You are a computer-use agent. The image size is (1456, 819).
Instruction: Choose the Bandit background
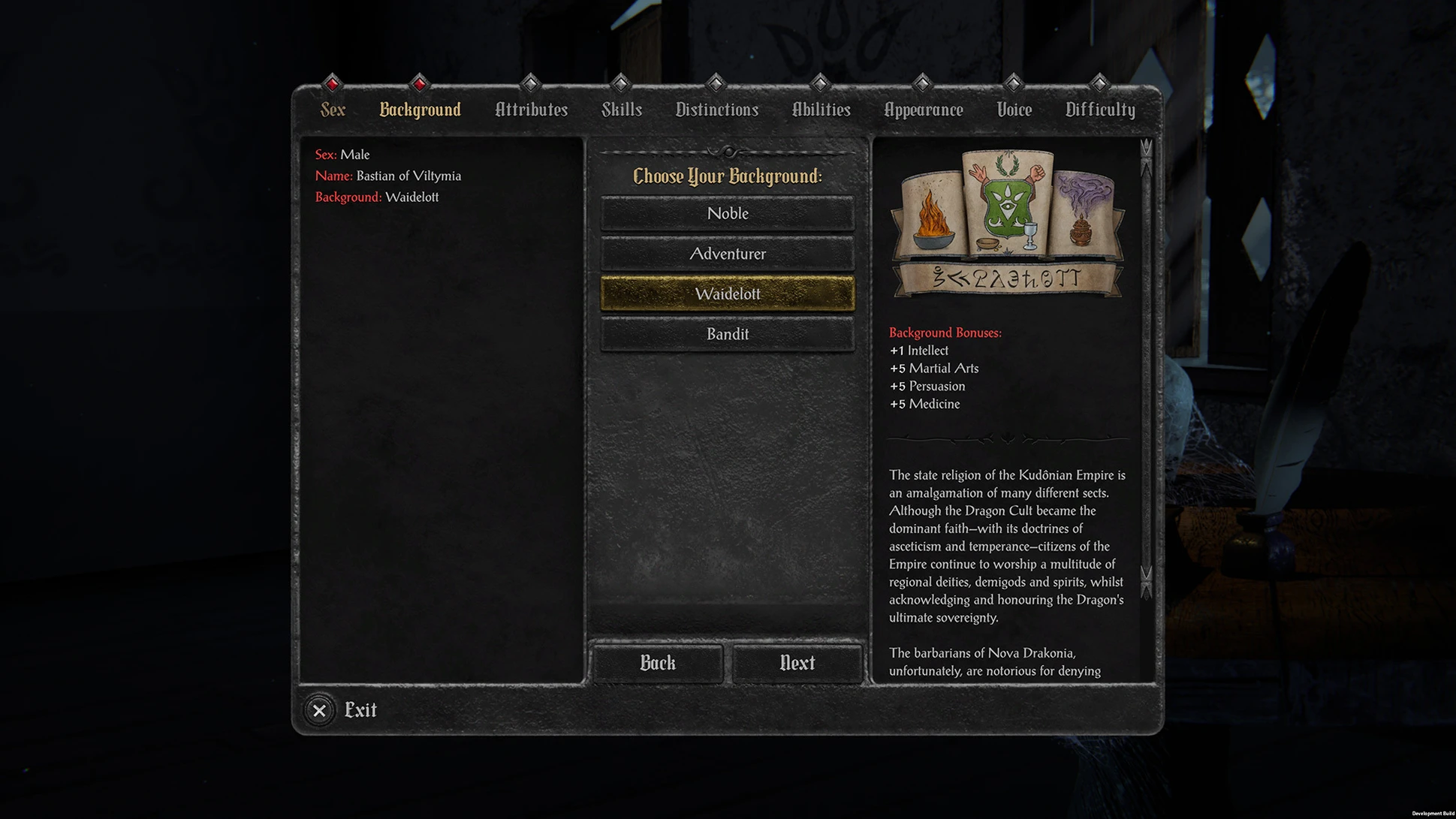click(727, 334)
